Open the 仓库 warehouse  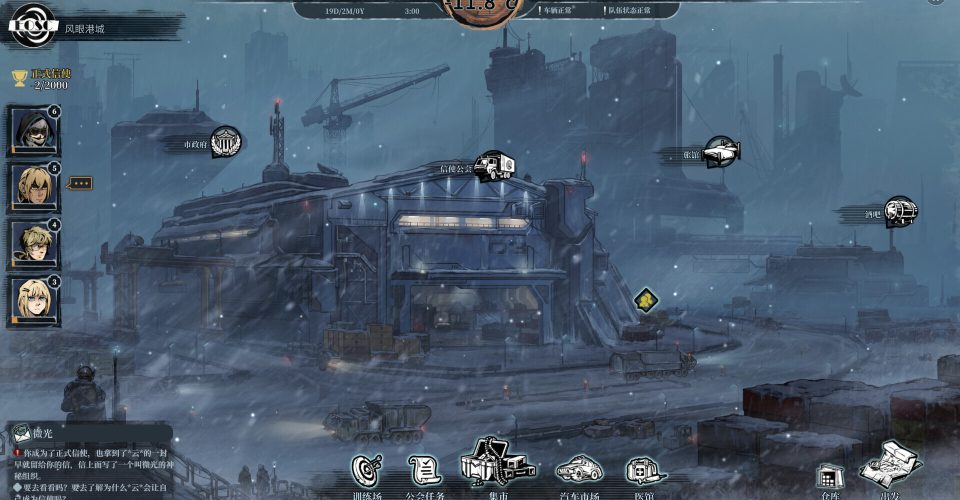coord(827,477)
